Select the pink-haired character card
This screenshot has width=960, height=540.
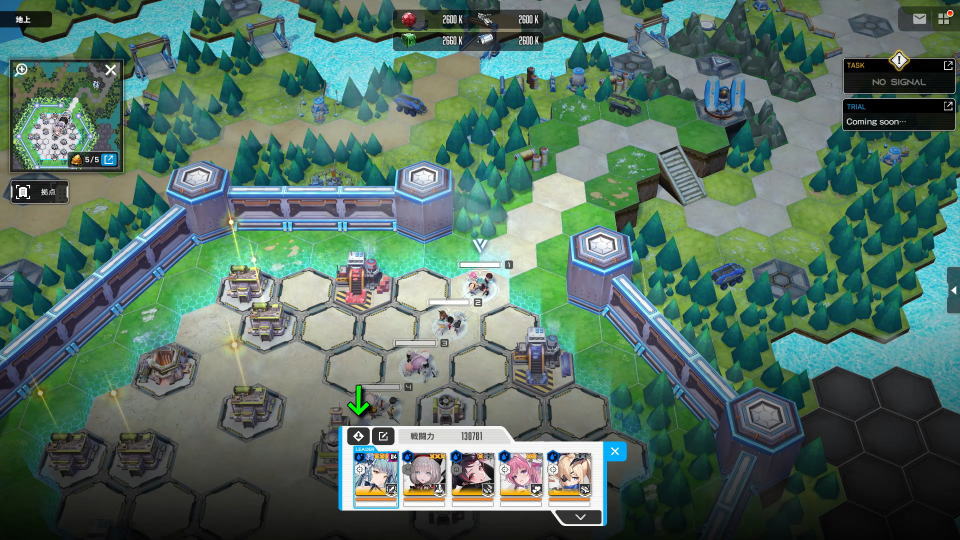[521, 474]
